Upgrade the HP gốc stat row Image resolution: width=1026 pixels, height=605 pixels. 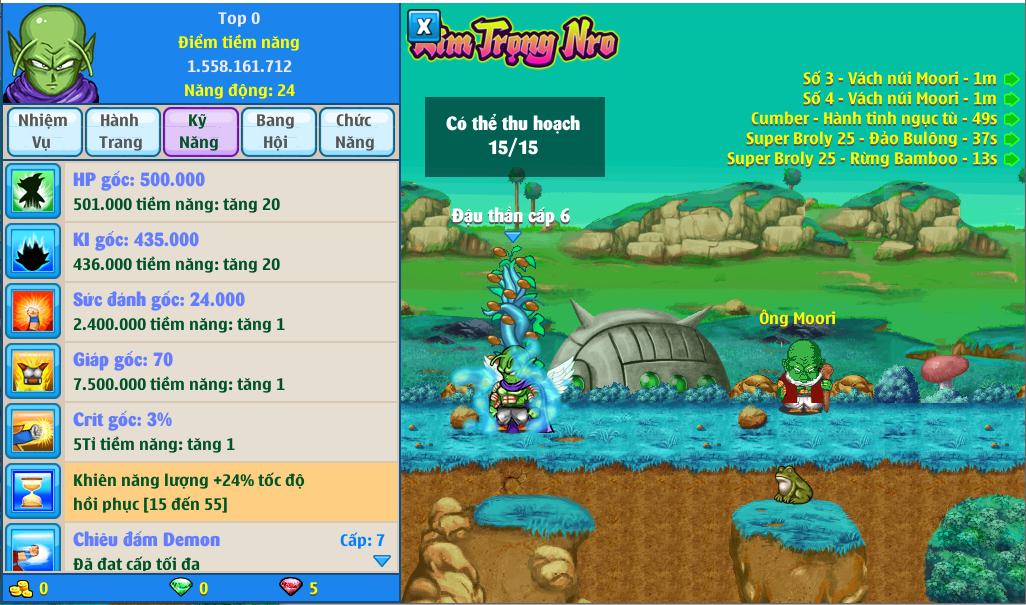tap(200, 192)
